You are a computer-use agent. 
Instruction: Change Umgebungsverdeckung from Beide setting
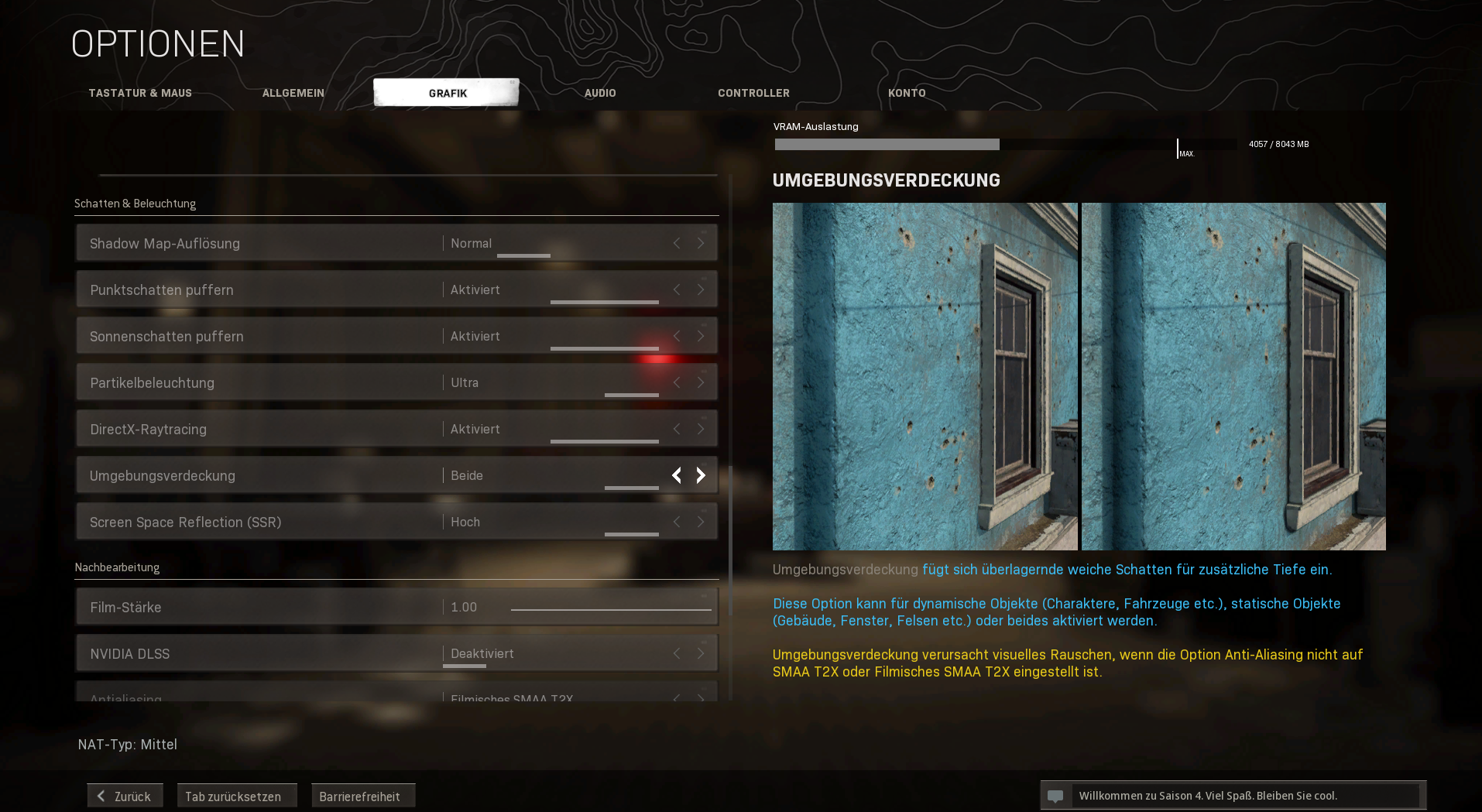701,475
